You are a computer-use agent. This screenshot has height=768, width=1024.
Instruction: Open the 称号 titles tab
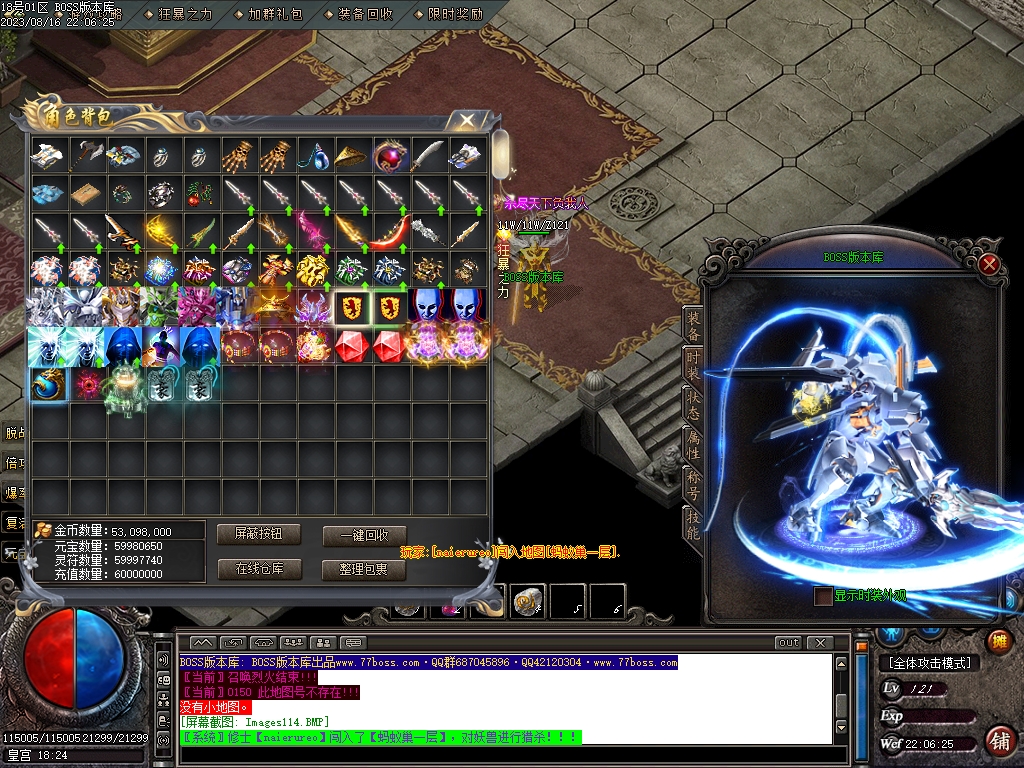pyautogui.click(x=693, y=481)
